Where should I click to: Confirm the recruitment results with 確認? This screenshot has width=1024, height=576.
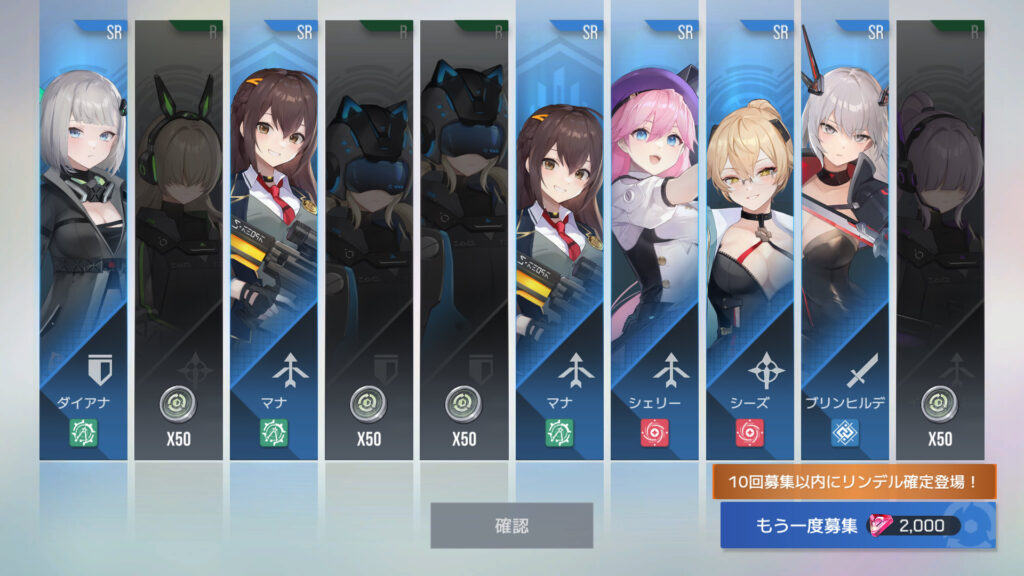click(x=511, y=525)
